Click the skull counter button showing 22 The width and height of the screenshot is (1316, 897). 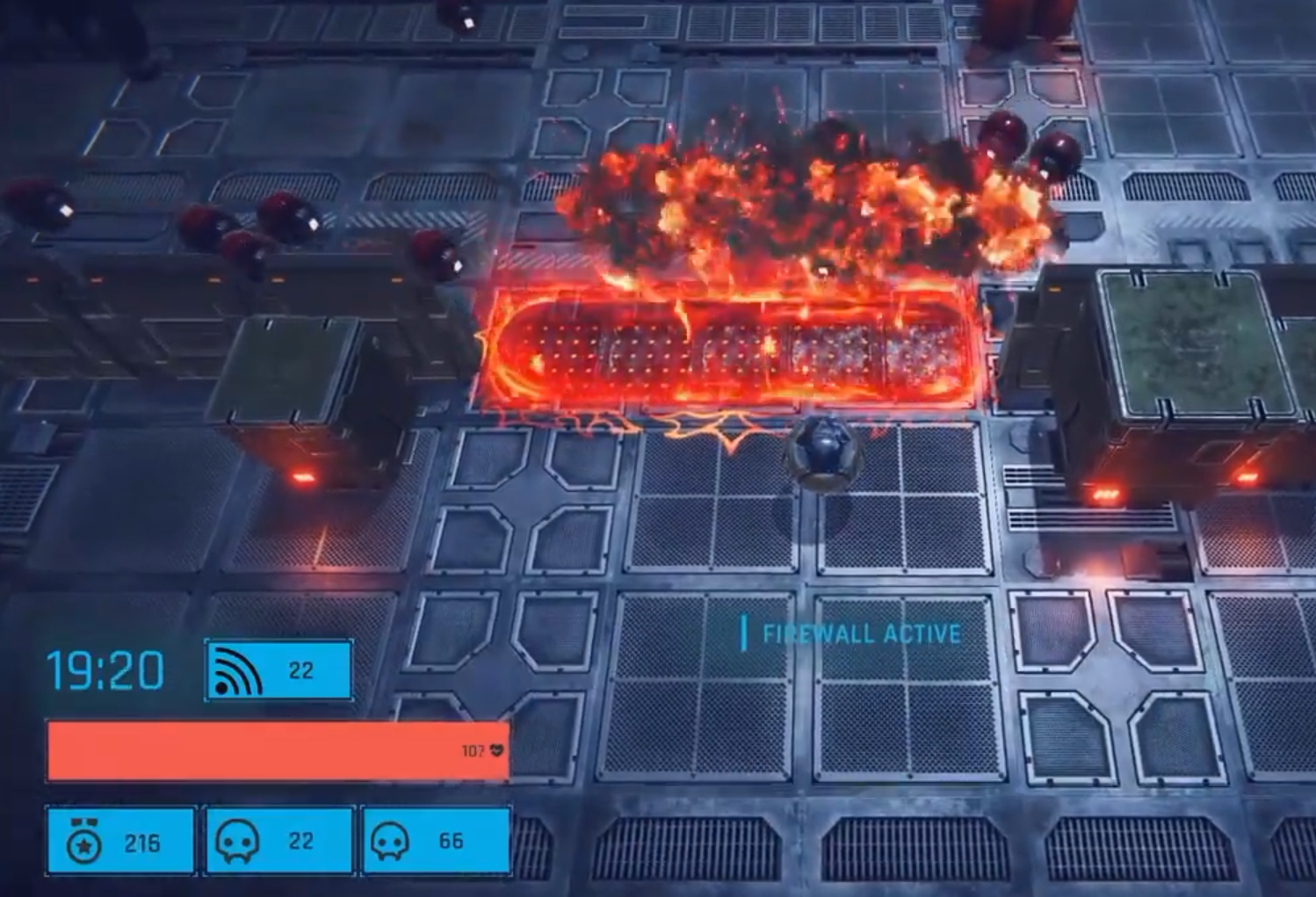coord(278,840)
